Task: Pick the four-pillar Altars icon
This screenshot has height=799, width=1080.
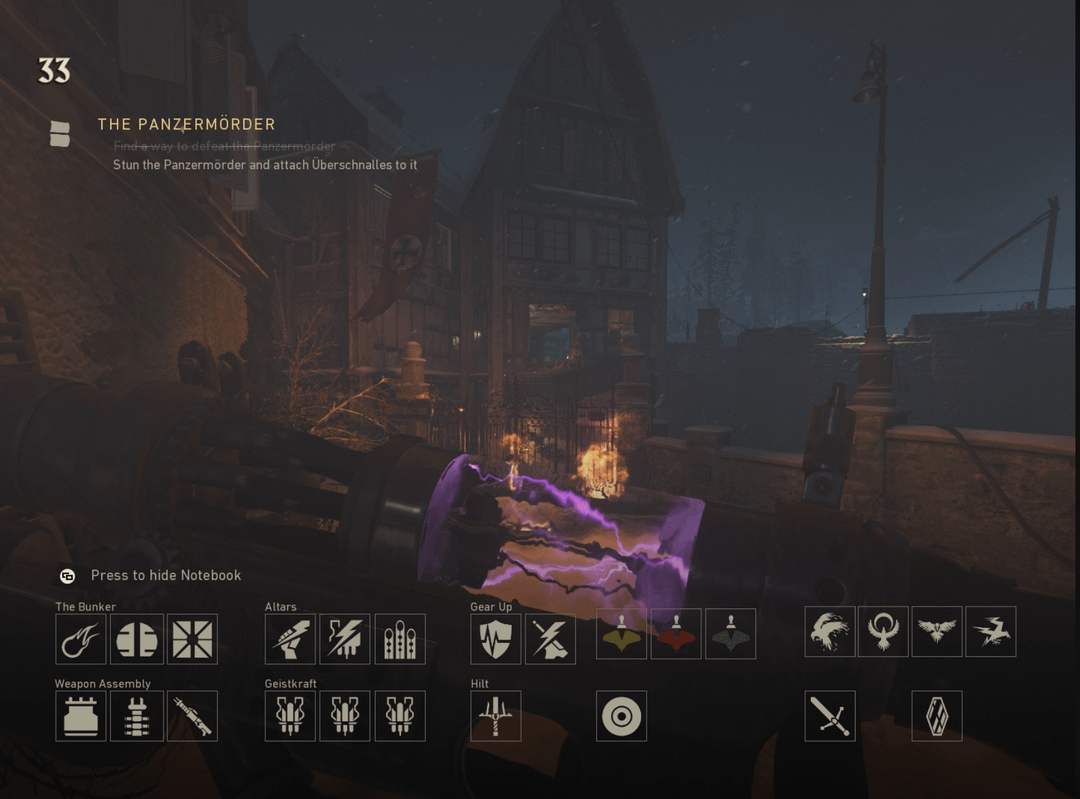Action: pyautogui.click(x=400, y=639)
